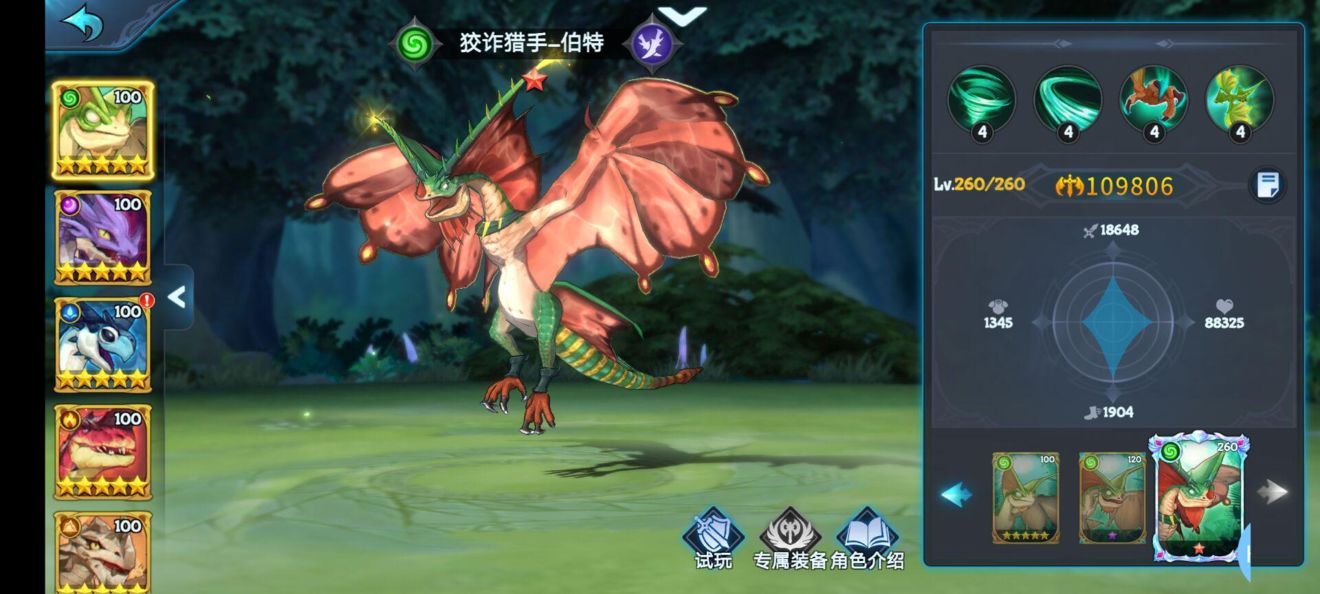Open 专属装备 exclusive equipment

(790, 540)
